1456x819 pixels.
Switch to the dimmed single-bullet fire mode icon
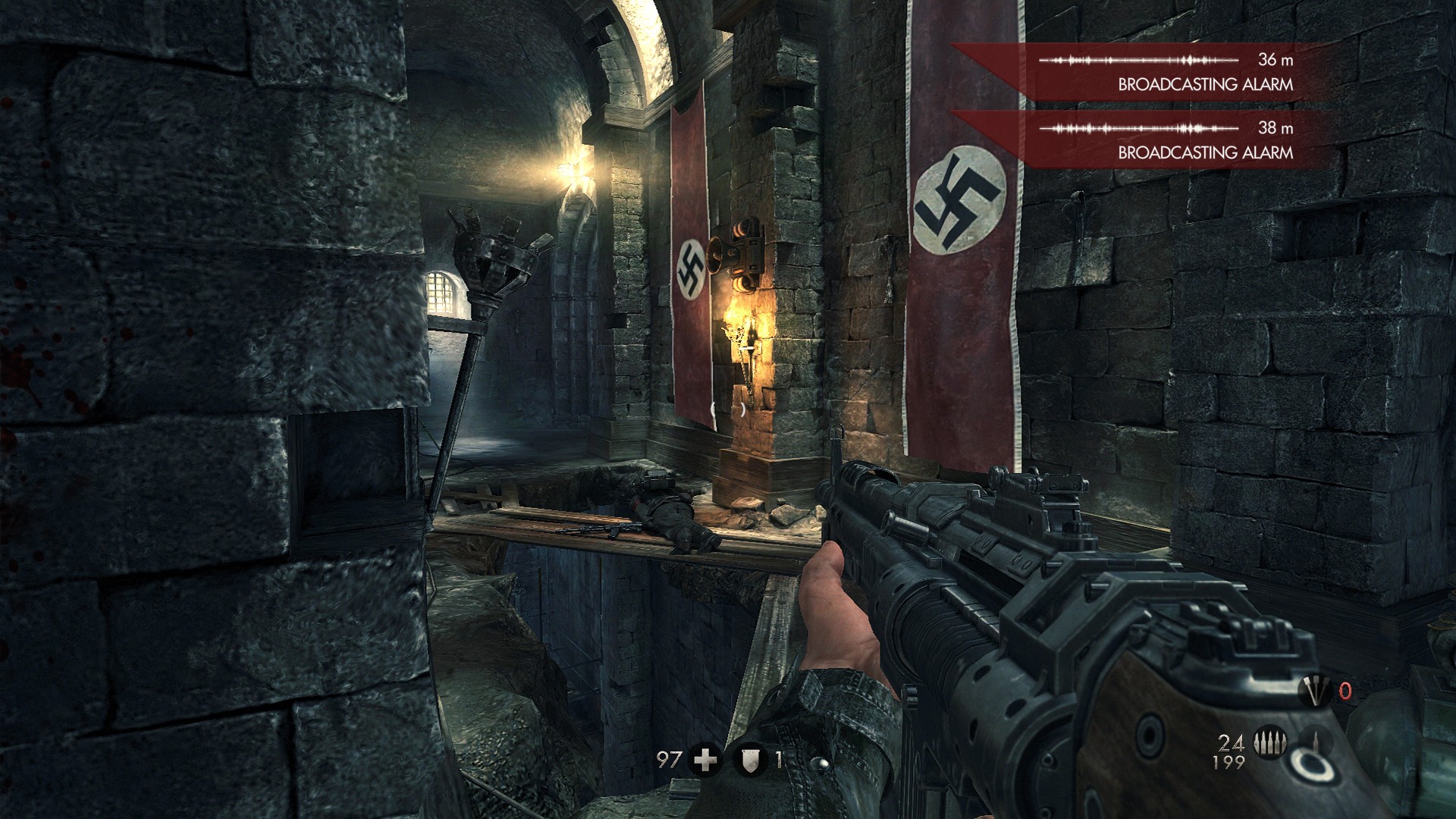tap(1314, 744)
